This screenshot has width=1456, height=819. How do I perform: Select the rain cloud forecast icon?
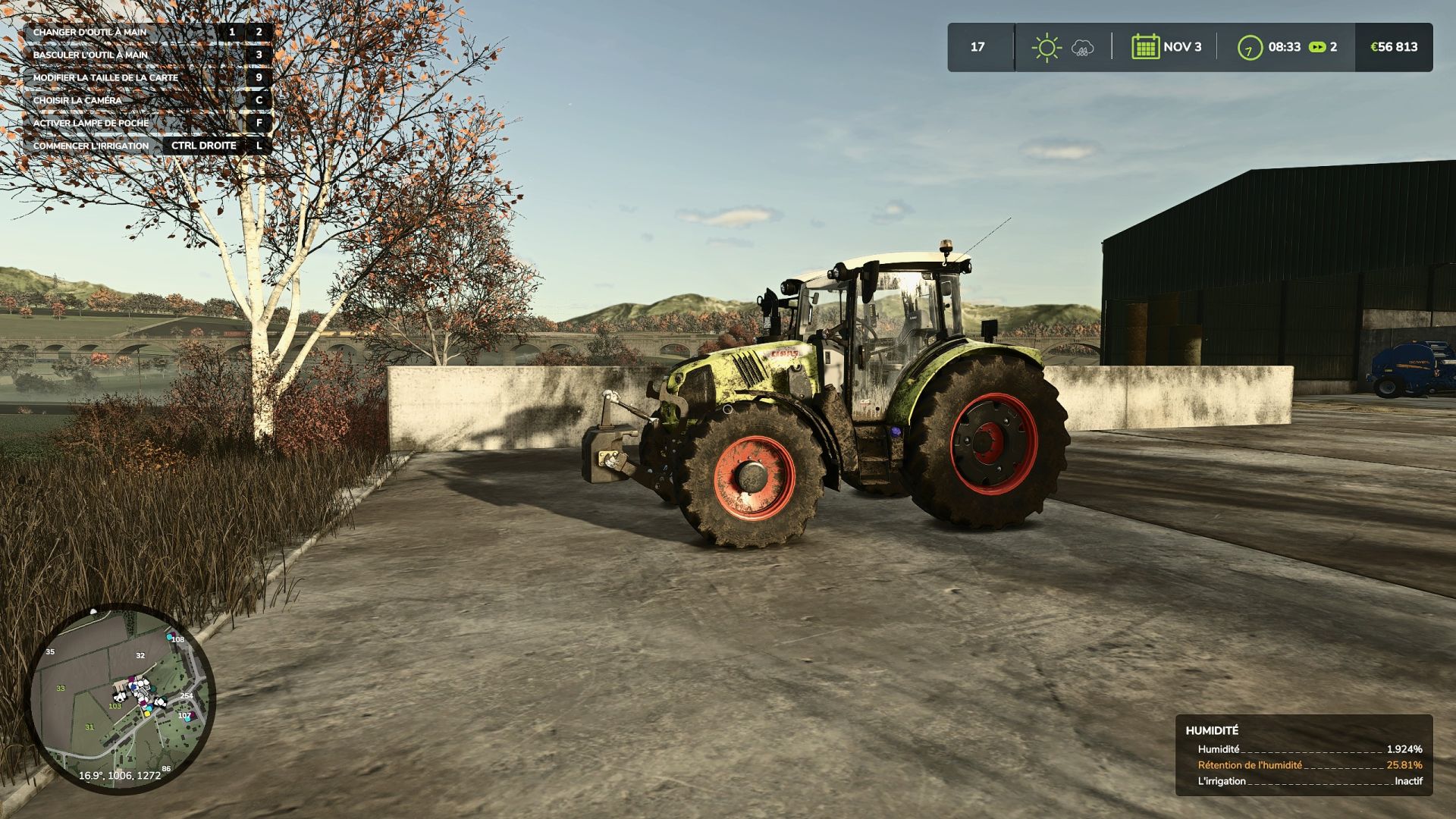(1082, 48)
